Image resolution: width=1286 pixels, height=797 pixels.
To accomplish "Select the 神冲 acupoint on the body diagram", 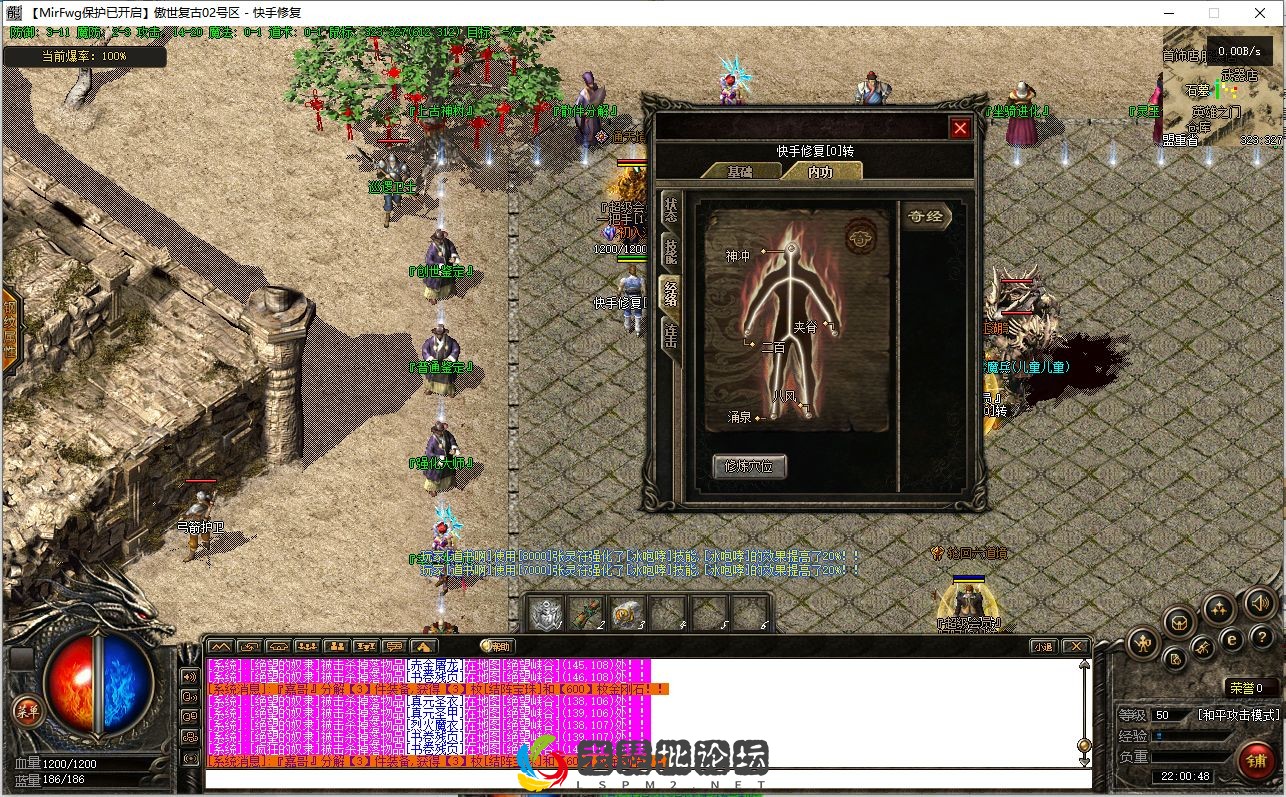I will [x=790, y=248].
